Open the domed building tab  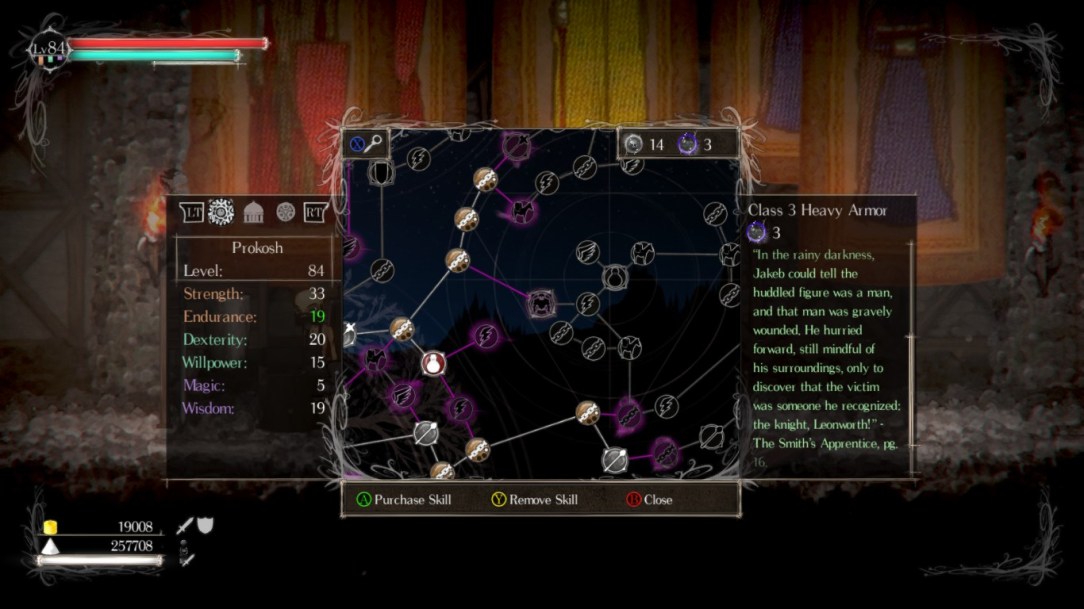click(254, 212)
